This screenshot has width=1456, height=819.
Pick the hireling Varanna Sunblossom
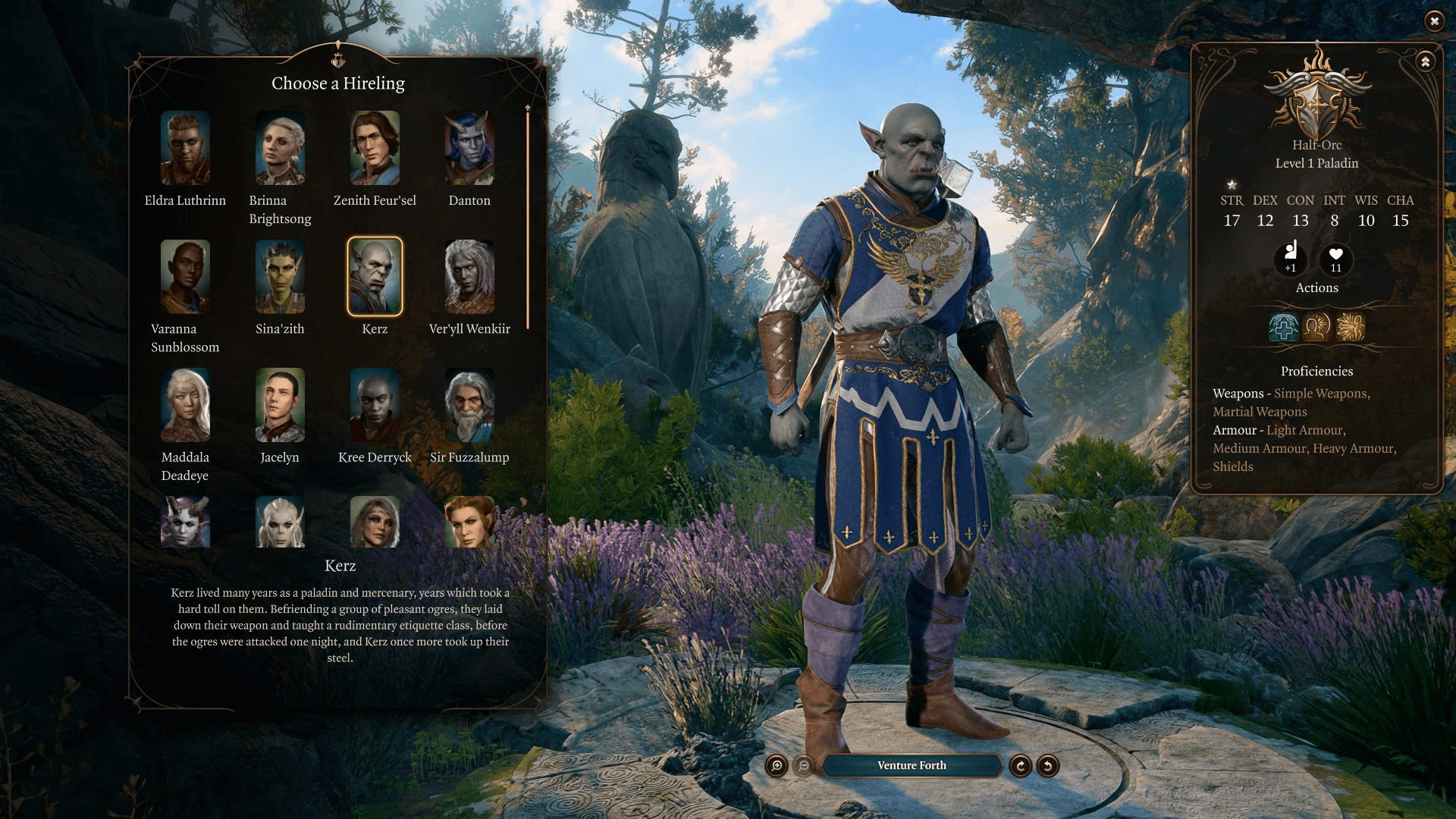pyautogui.click(x=186, y=275)
